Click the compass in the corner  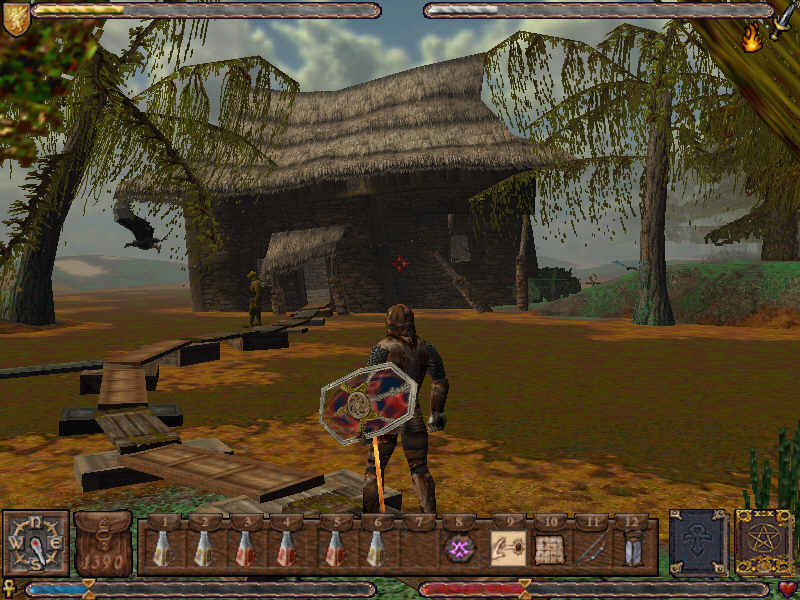click(36, 544)
